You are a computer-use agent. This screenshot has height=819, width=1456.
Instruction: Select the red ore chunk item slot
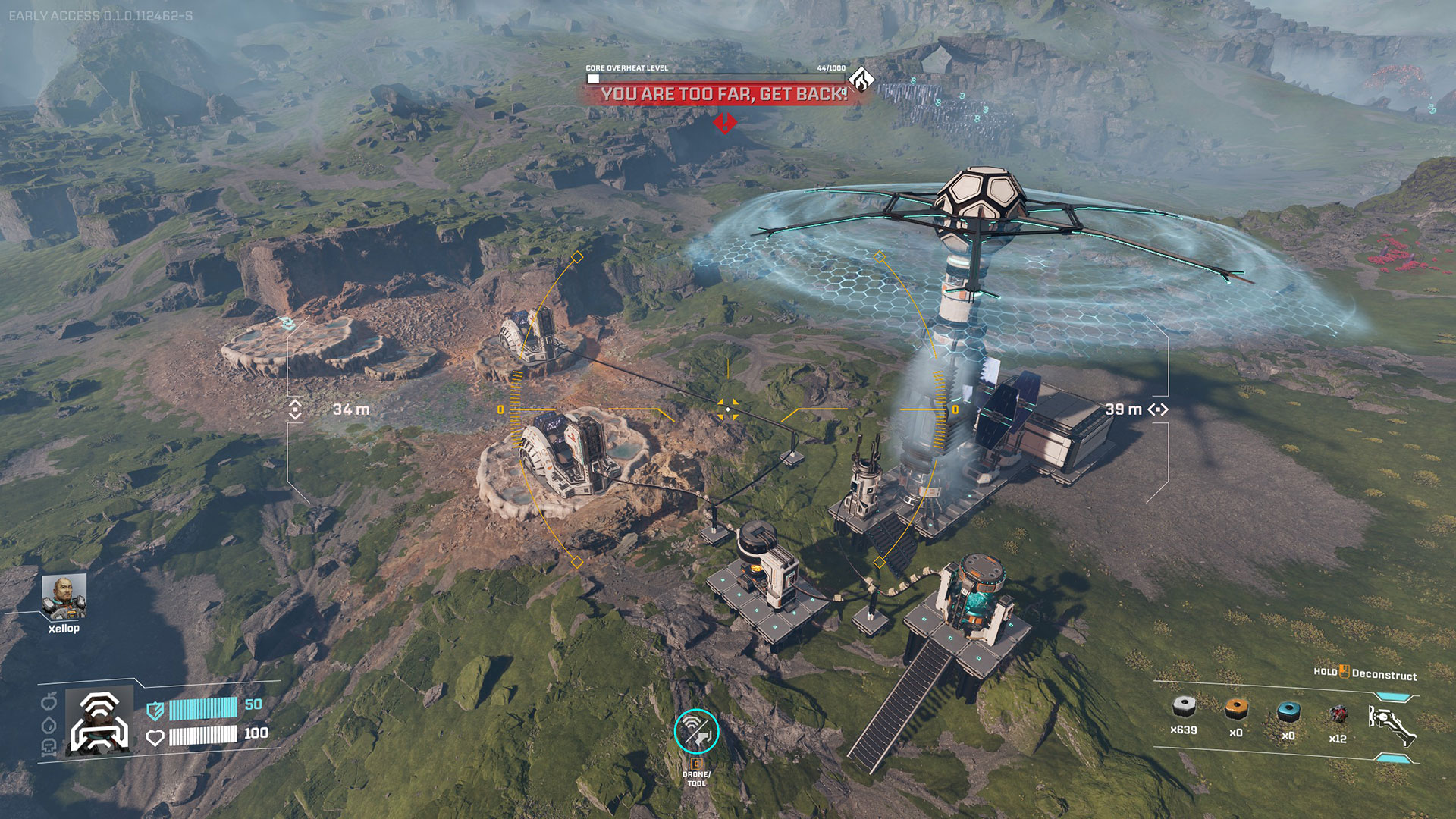1338,714
